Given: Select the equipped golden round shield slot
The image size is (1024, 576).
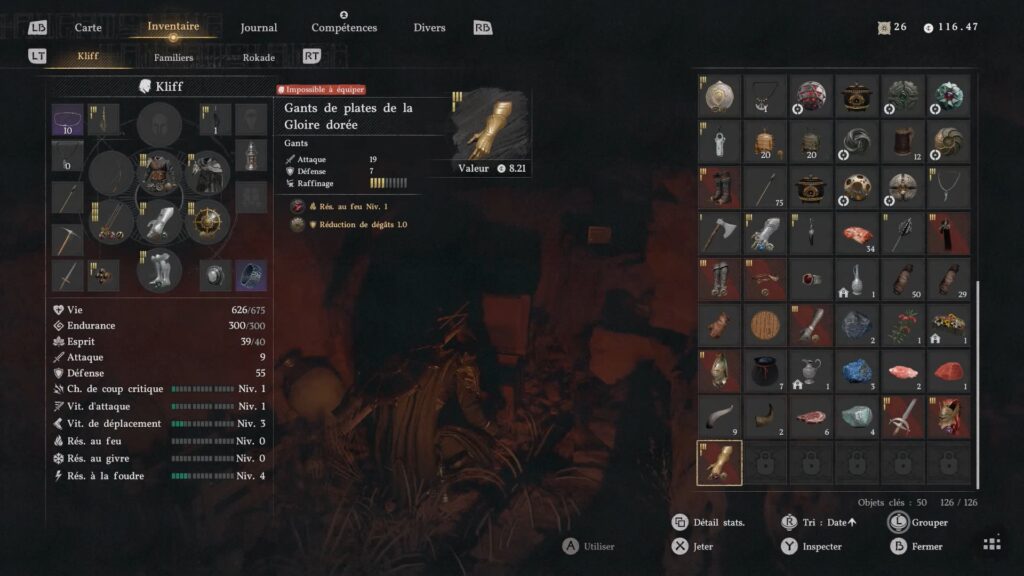Looking at the screenshot, I should pyautogui.click(x=208, y=221).
